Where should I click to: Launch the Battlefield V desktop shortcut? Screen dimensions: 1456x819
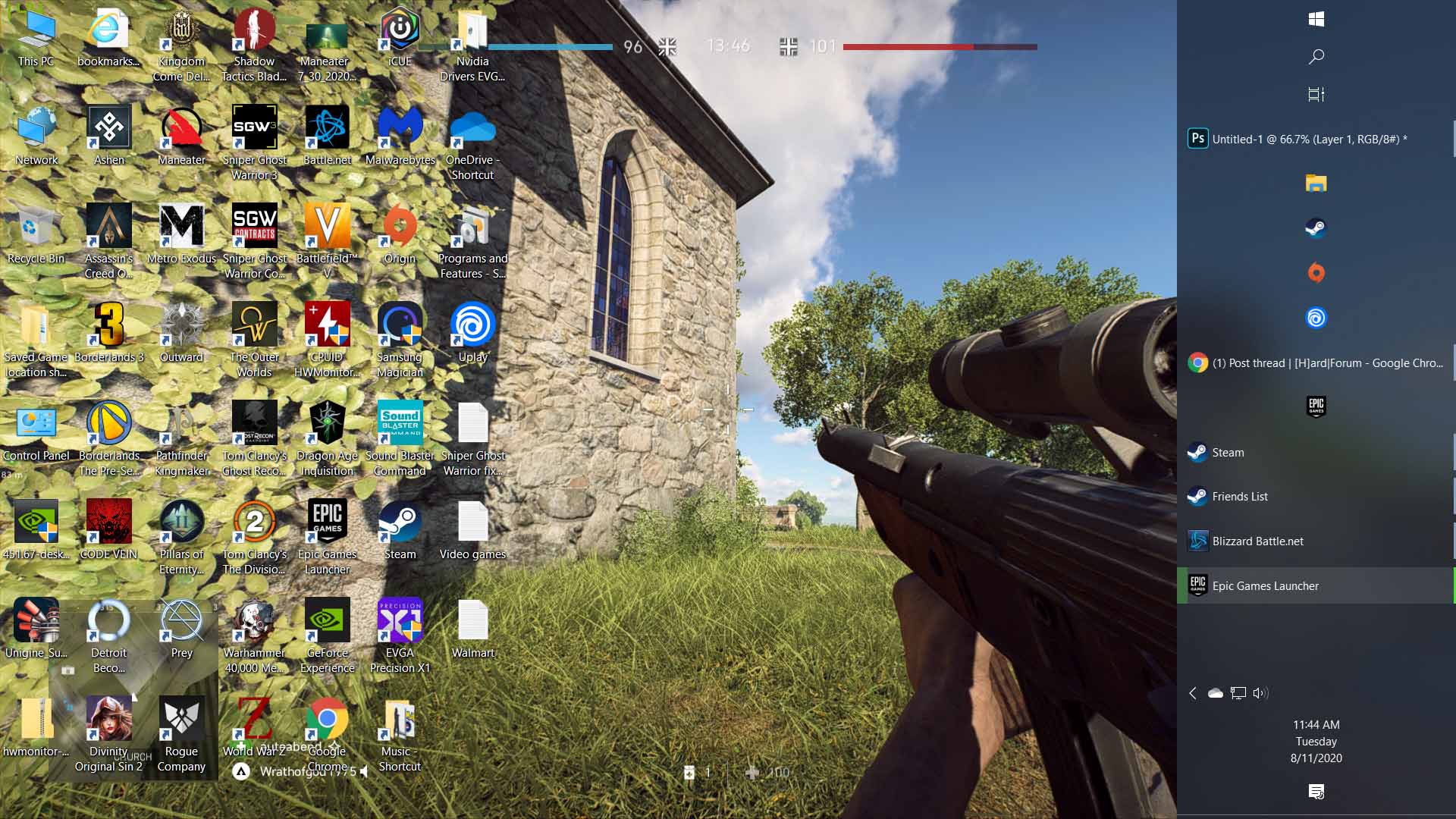pyautogui.click(x=327, y=227)
